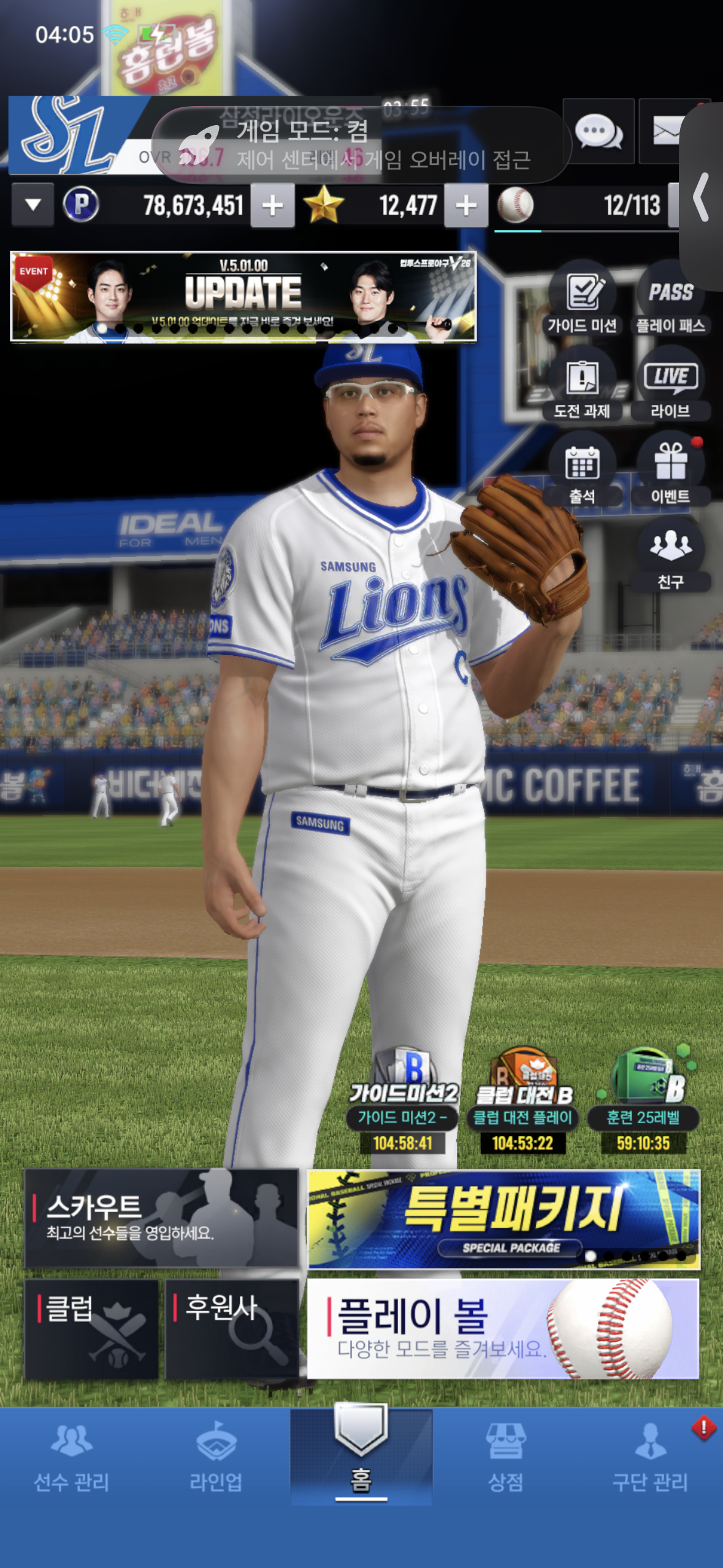Open the 플레이 볼 play modes
Viewport: 723px width, 1568px height.
[503, 1329]
